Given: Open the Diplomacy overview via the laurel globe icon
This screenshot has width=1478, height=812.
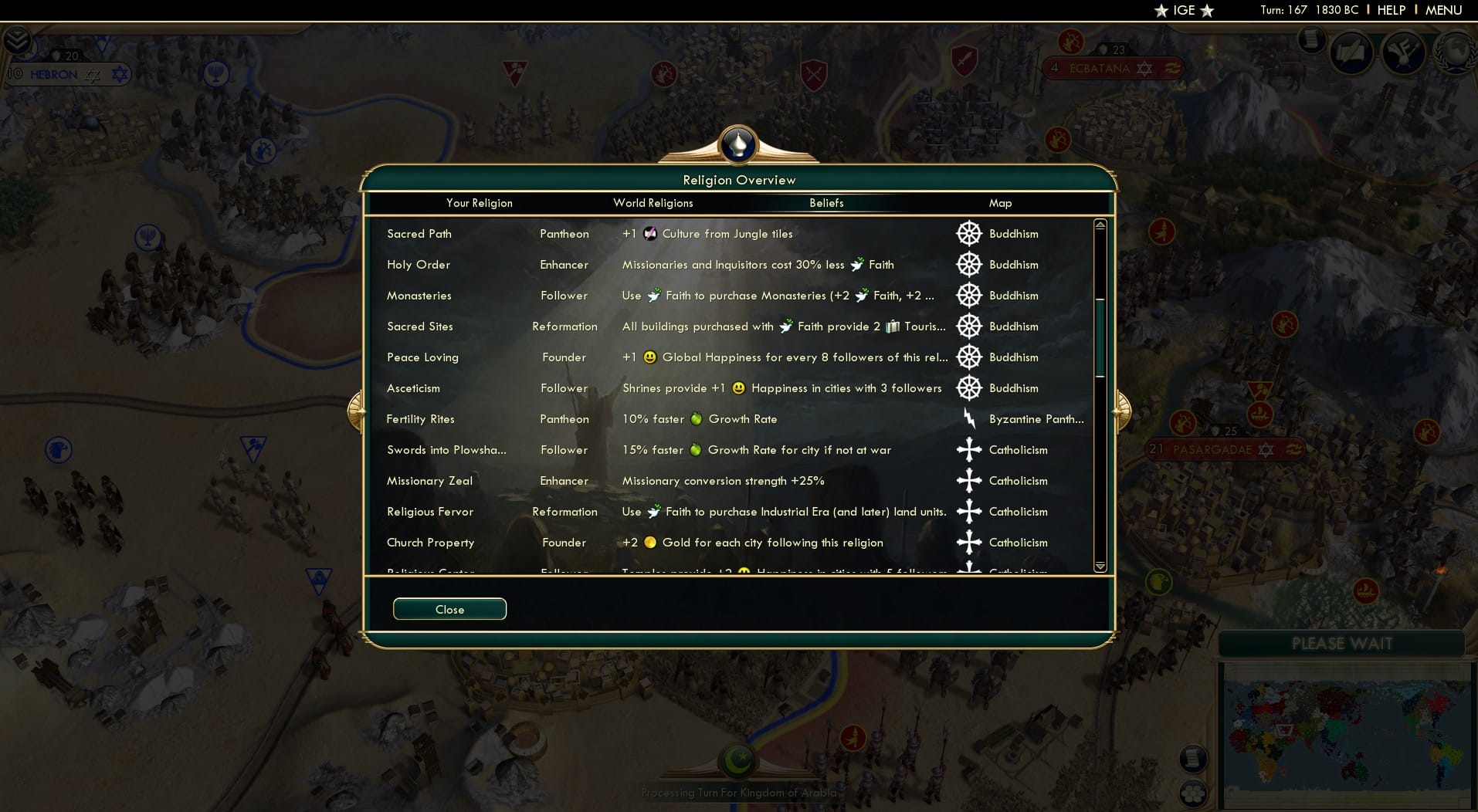Looking at the screenshot, I should point(1455,52).
